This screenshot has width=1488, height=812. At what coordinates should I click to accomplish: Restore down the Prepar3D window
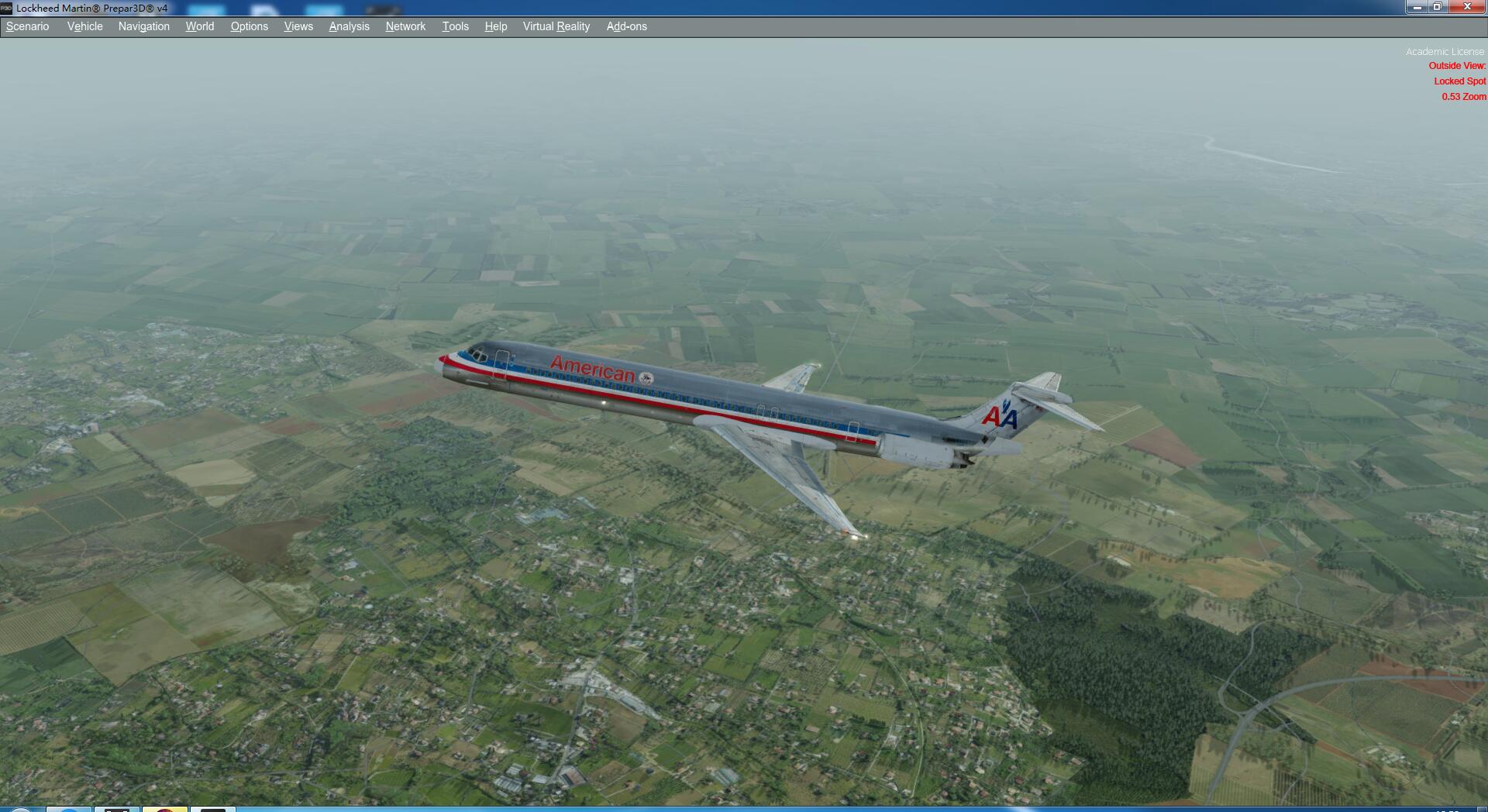pyautogui.click(x=1437, y=7)
